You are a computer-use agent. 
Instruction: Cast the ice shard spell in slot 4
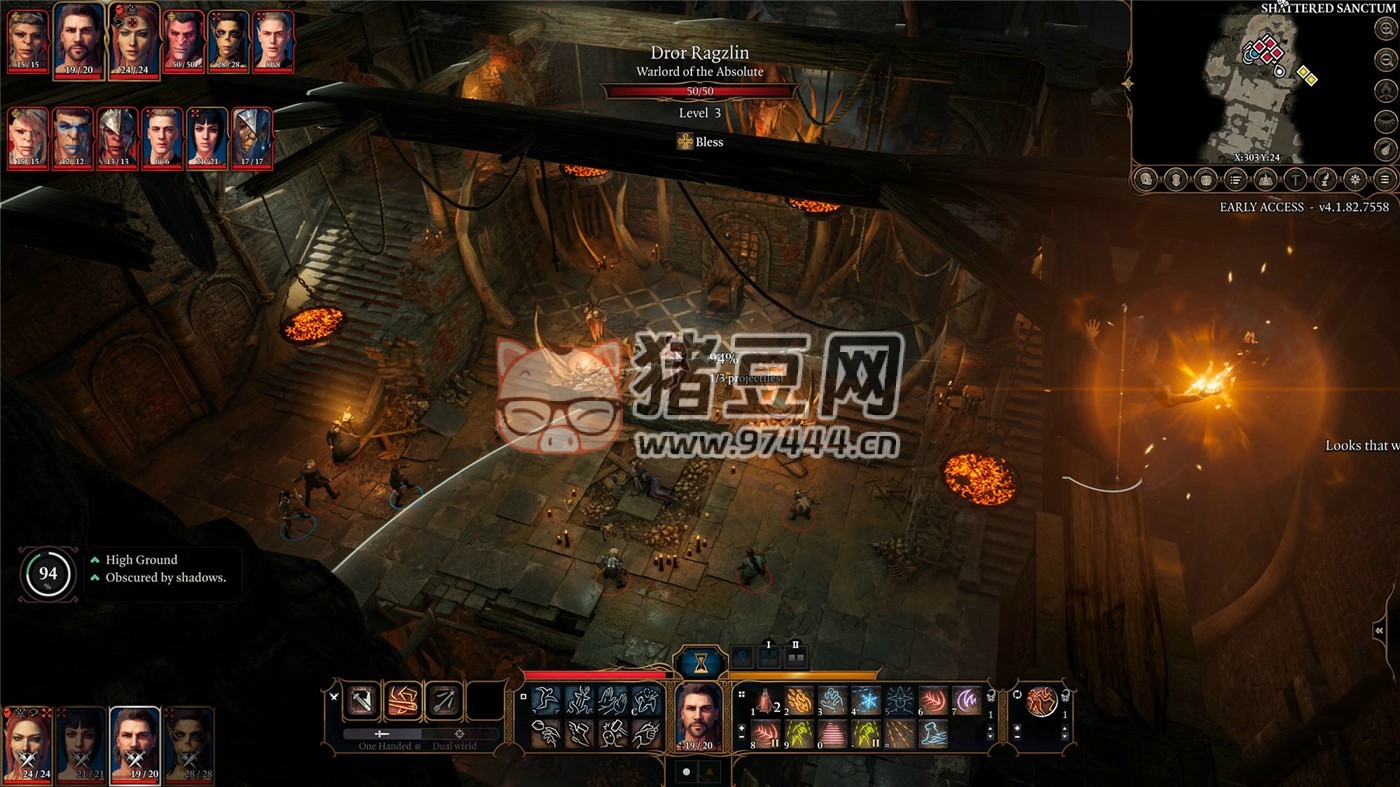tap(865, 699)
